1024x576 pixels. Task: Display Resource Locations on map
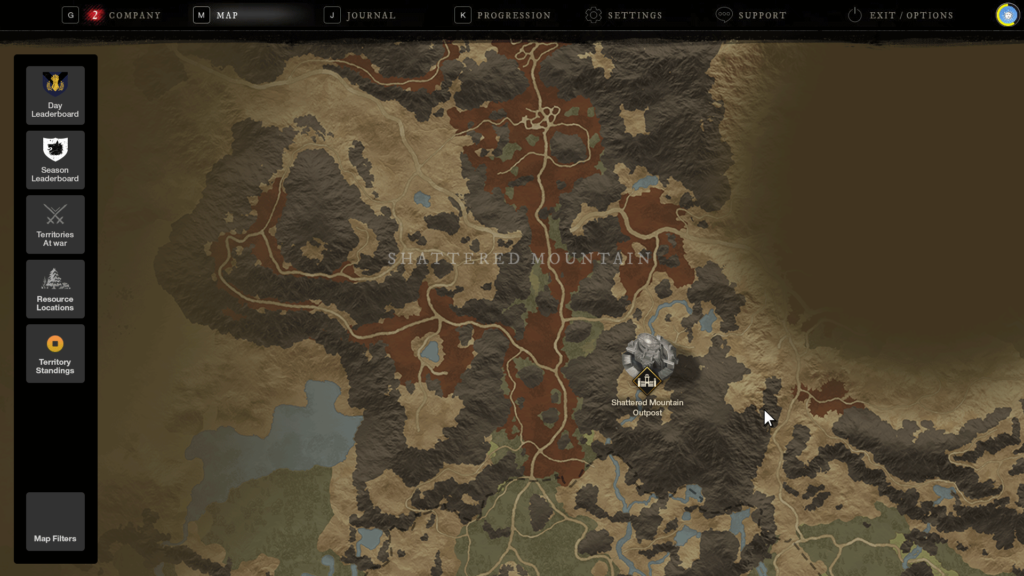click(x=55, y=289)
